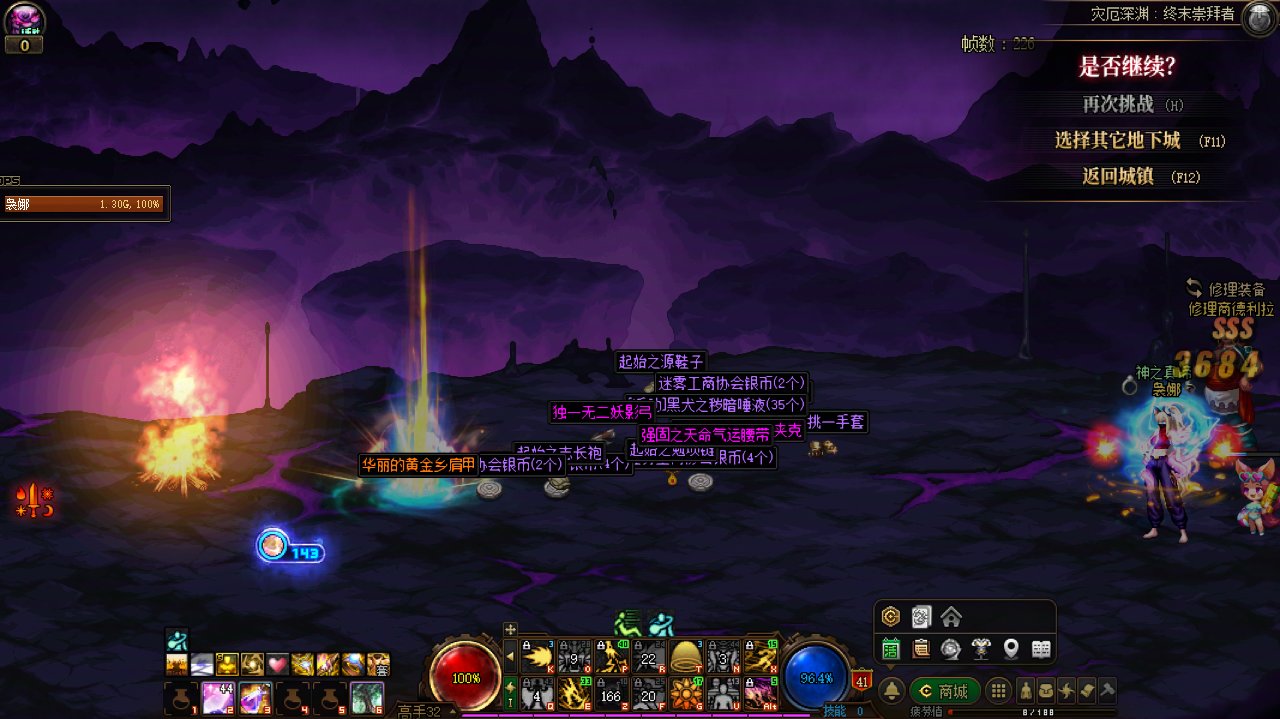The image size is (1280, 719).
Task: Use the green tree item in slot 6
Action: (x=367, y=697)
